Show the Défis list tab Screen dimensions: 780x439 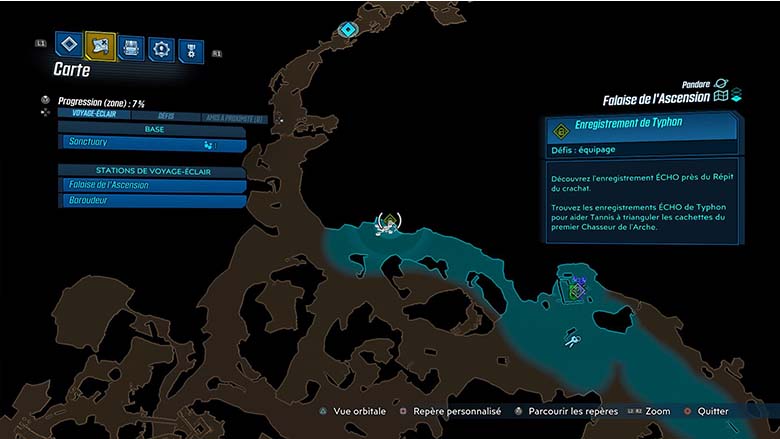click(x=166, y=117)
